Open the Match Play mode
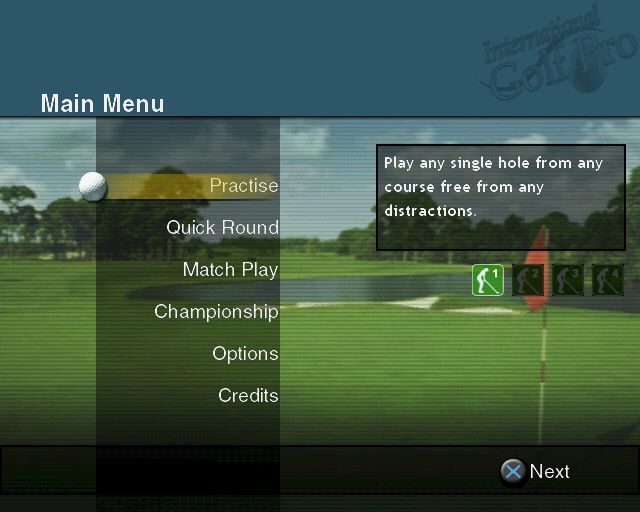640x512 pixels. pyautogui.click(x=230, y=270)
